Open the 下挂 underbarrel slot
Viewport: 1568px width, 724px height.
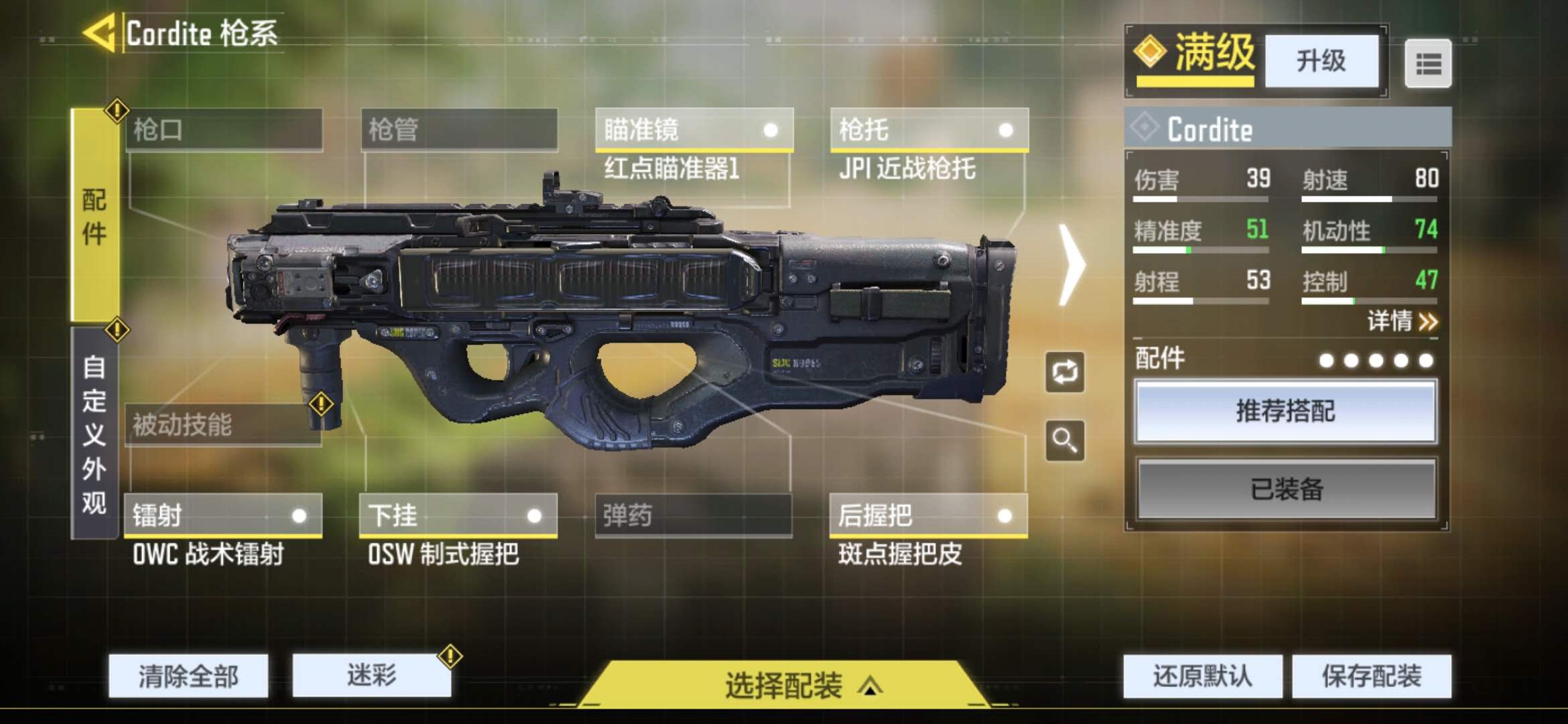click(x=458, y=516)
